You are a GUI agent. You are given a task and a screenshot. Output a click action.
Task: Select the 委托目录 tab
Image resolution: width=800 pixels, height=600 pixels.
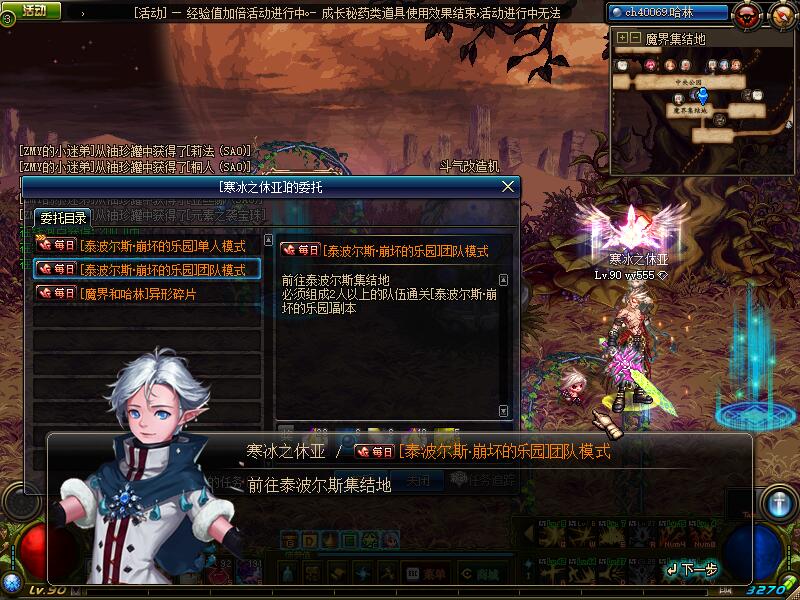[62, 217]
